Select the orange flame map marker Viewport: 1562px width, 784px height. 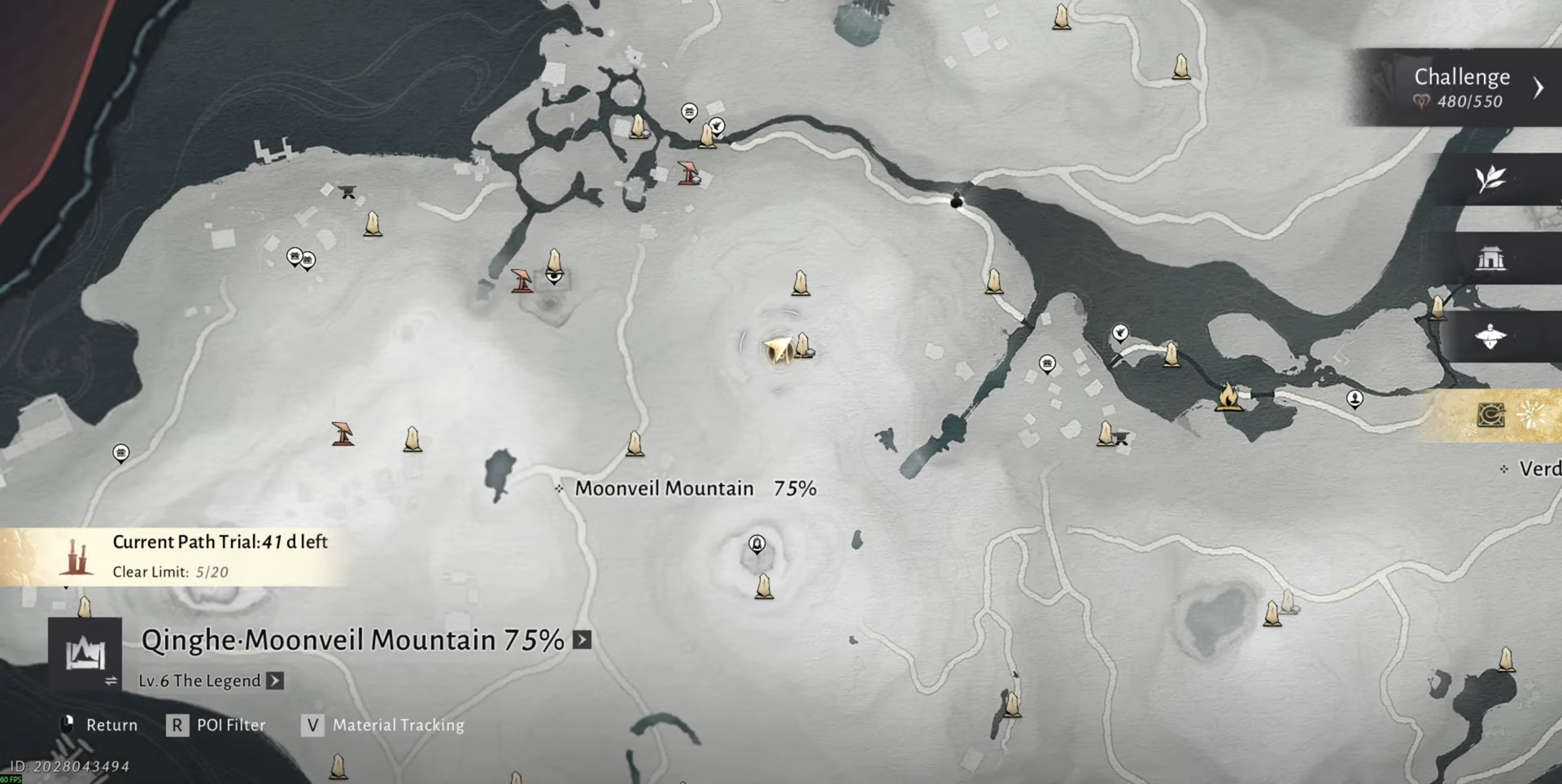[1228, 396]
